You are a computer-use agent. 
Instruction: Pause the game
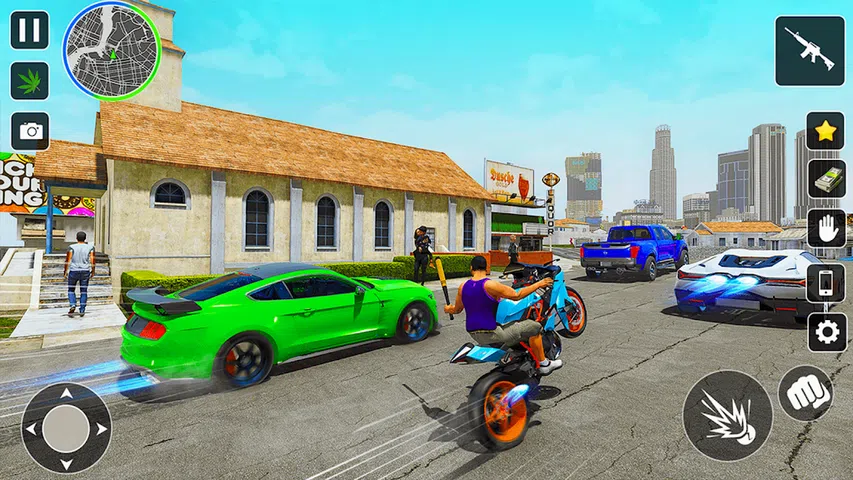(x=30, y=30)
